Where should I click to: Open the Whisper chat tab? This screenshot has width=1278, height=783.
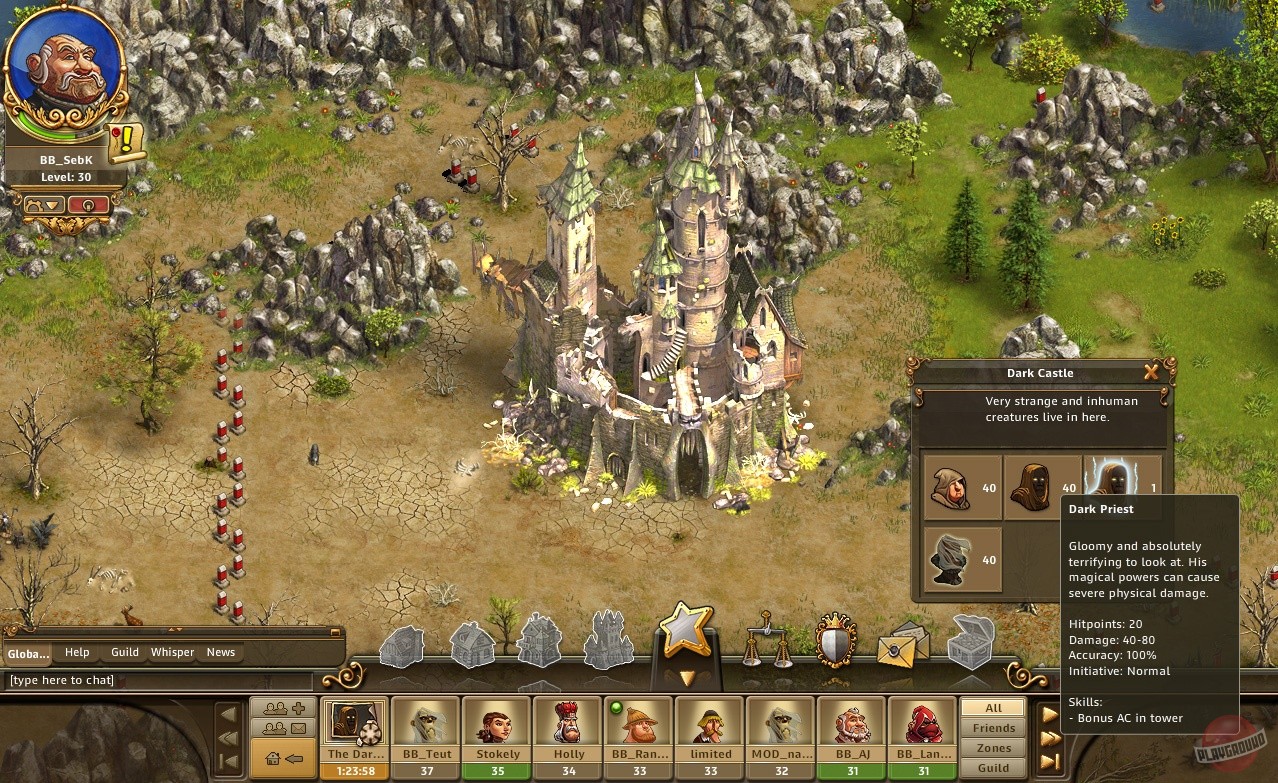click(x=172, y=652)
